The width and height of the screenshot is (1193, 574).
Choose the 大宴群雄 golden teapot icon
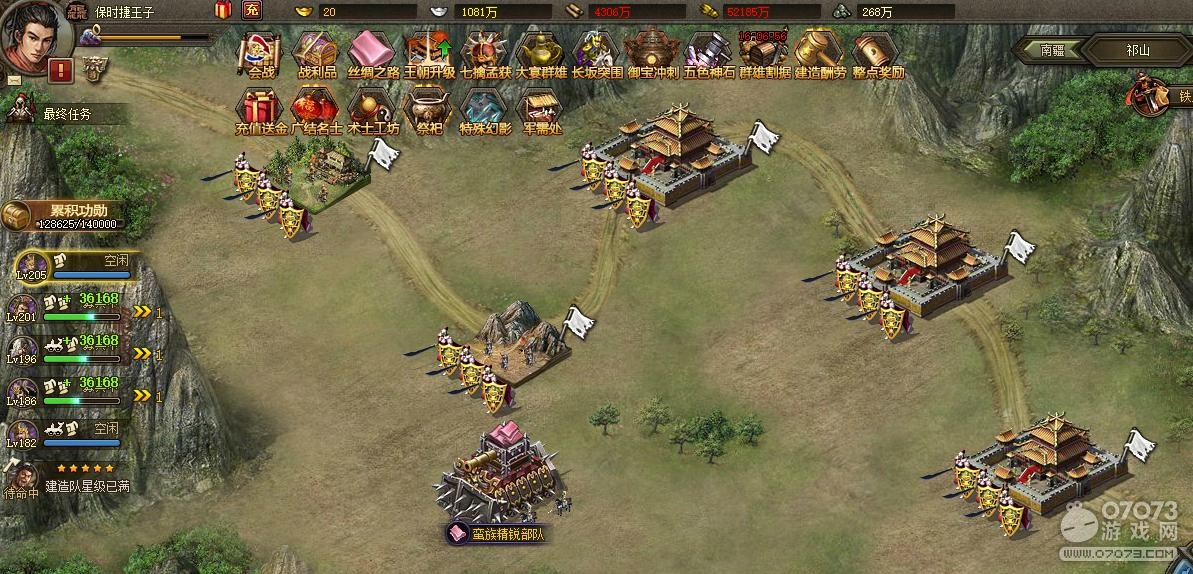tap(541, 50)
